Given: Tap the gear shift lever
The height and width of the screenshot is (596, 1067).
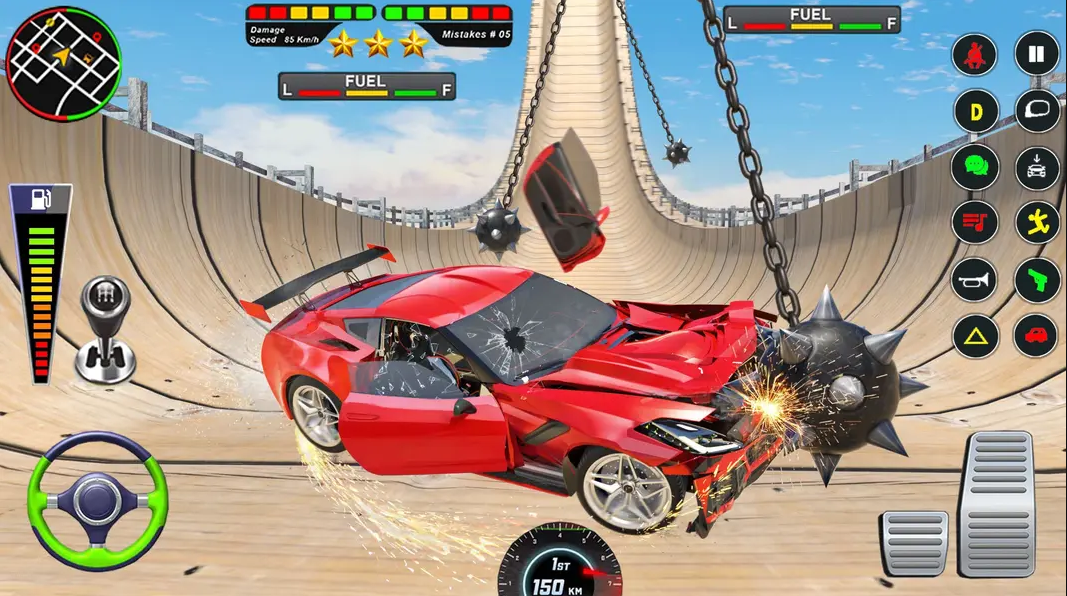Looking at the screenshot, I should (x=105, y=330).
